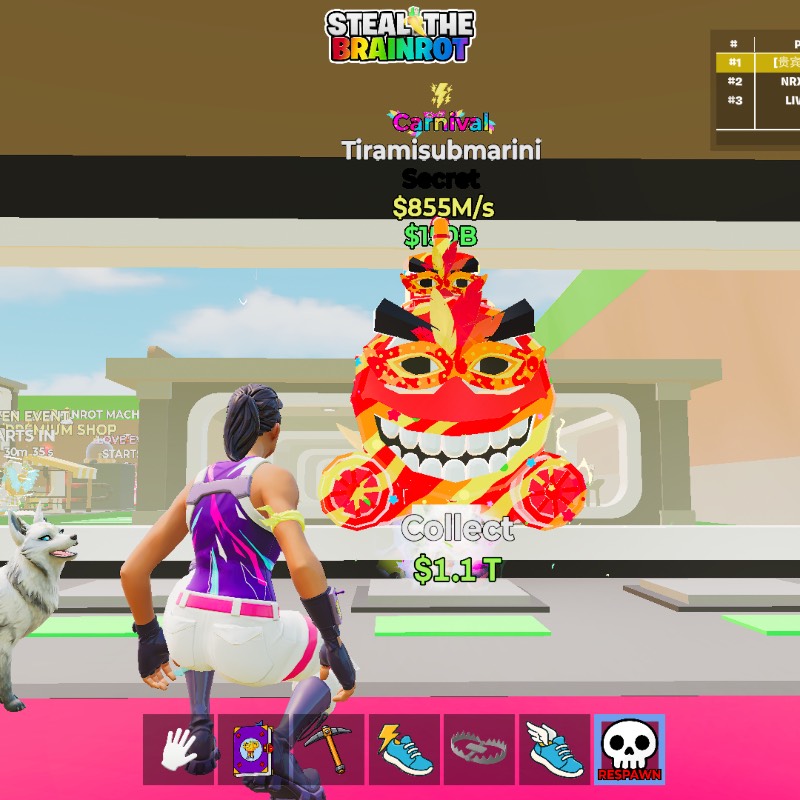800x800 pixels.
Task: Select the #3 leaderboard row
Action: (762, 100)
